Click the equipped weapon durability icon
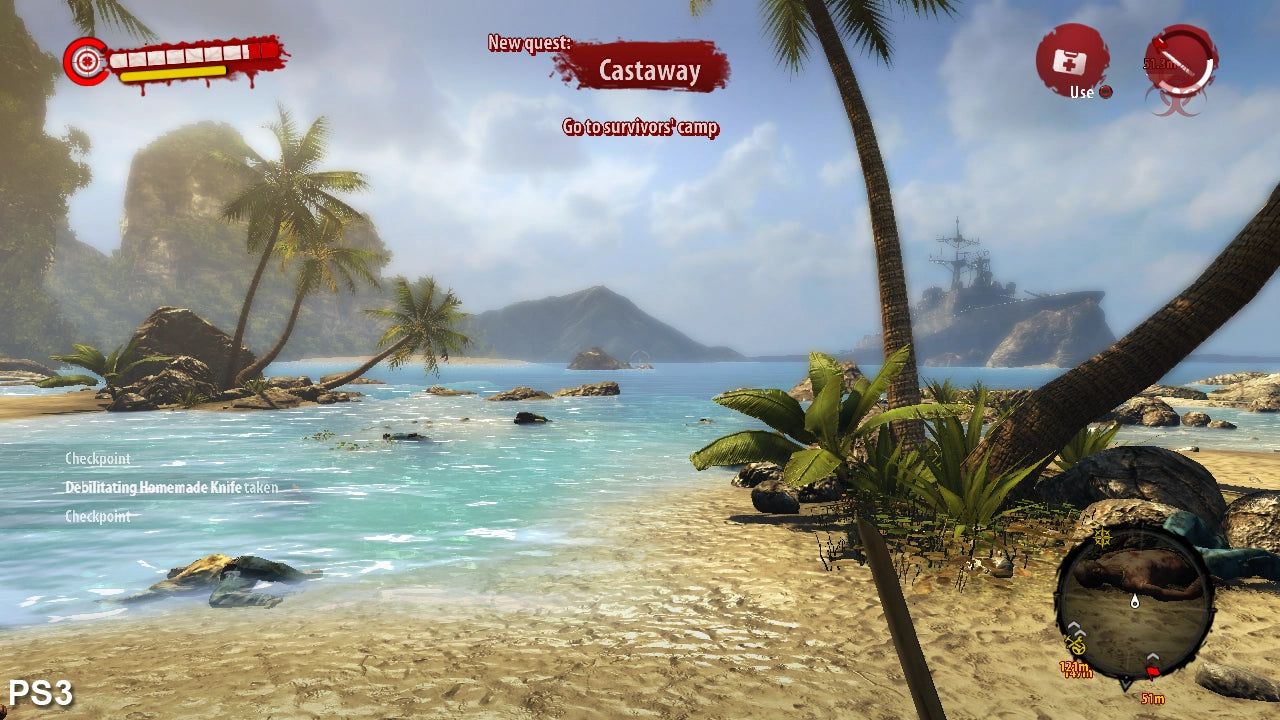The width and height of the screenshot is (1280, 720). click(1181, 61)
